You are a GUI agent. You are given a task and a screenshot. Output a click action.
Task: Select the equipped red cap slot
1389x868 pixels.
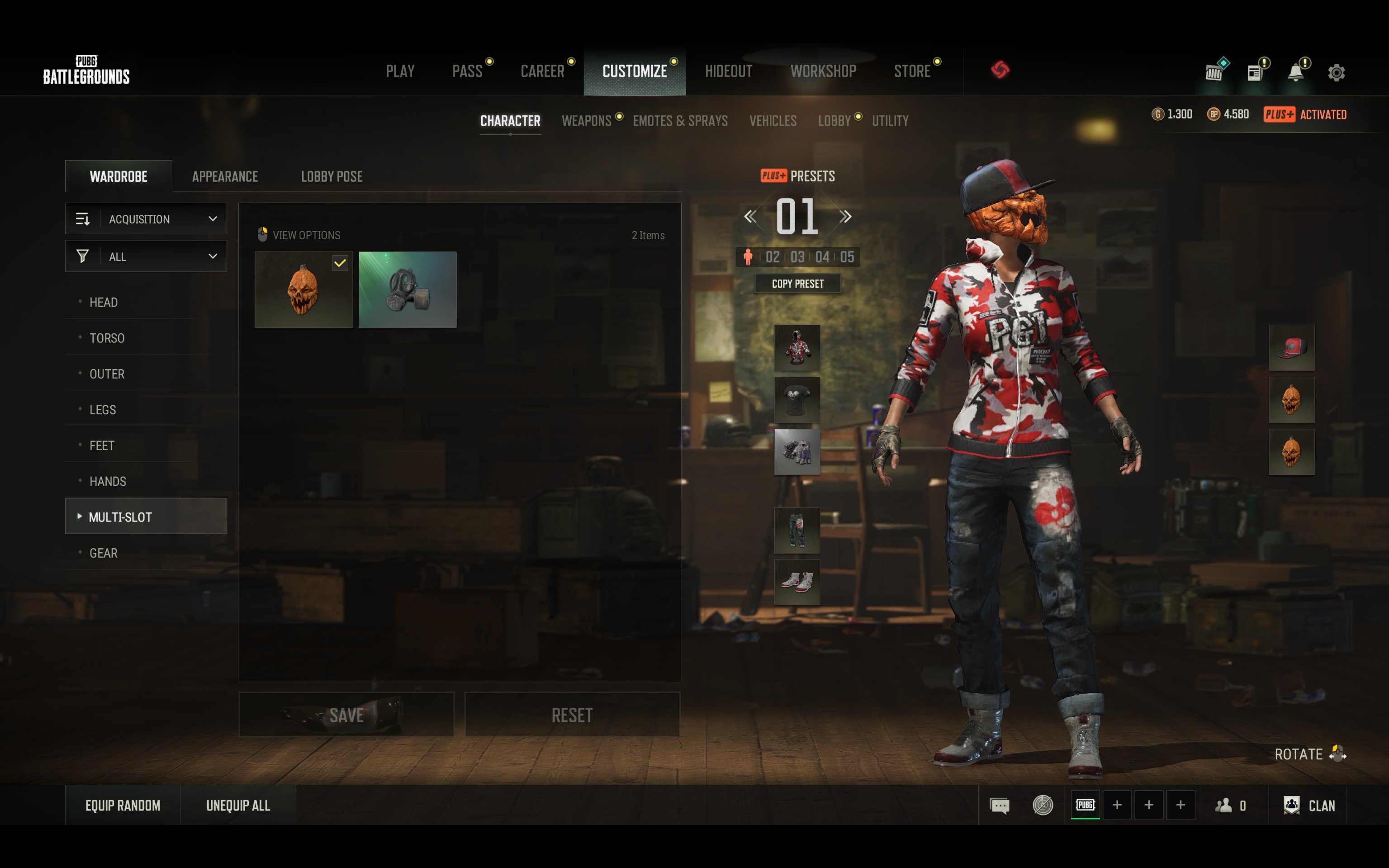pos(1291,347)
